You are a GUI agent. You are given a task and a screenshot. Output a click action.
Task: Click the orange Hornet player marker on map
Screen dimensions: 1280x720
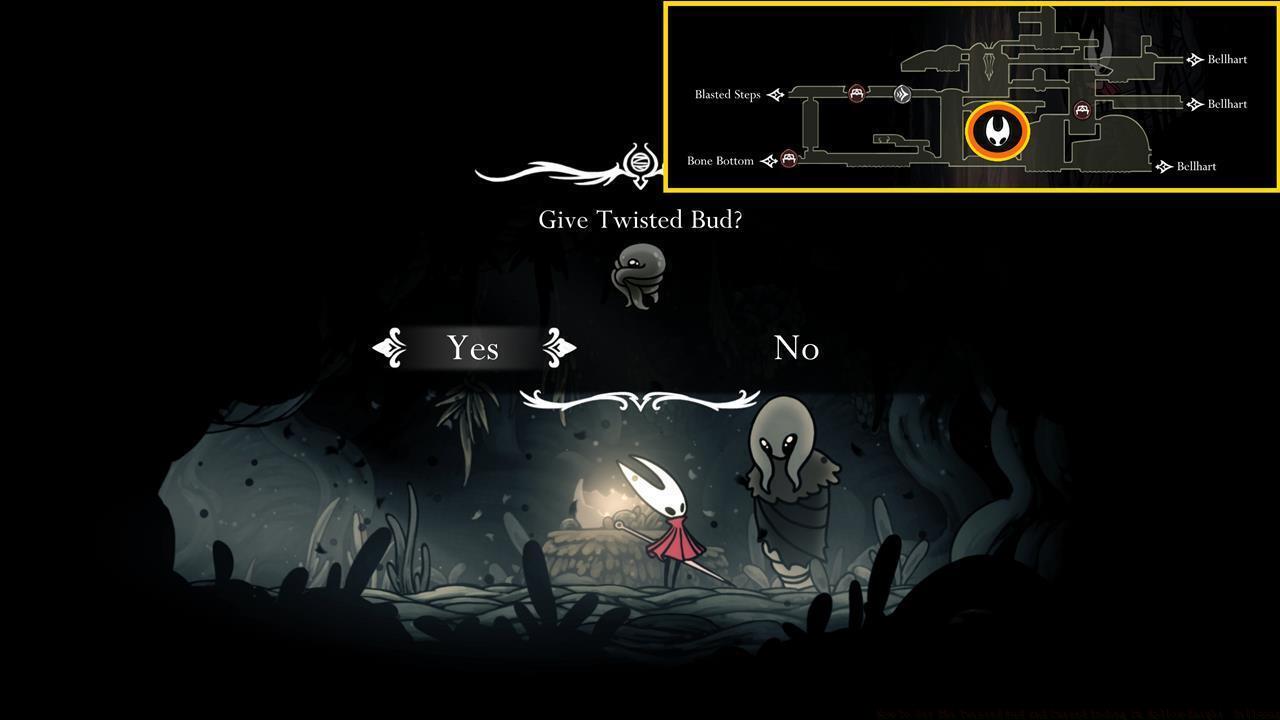click(996, 131)
